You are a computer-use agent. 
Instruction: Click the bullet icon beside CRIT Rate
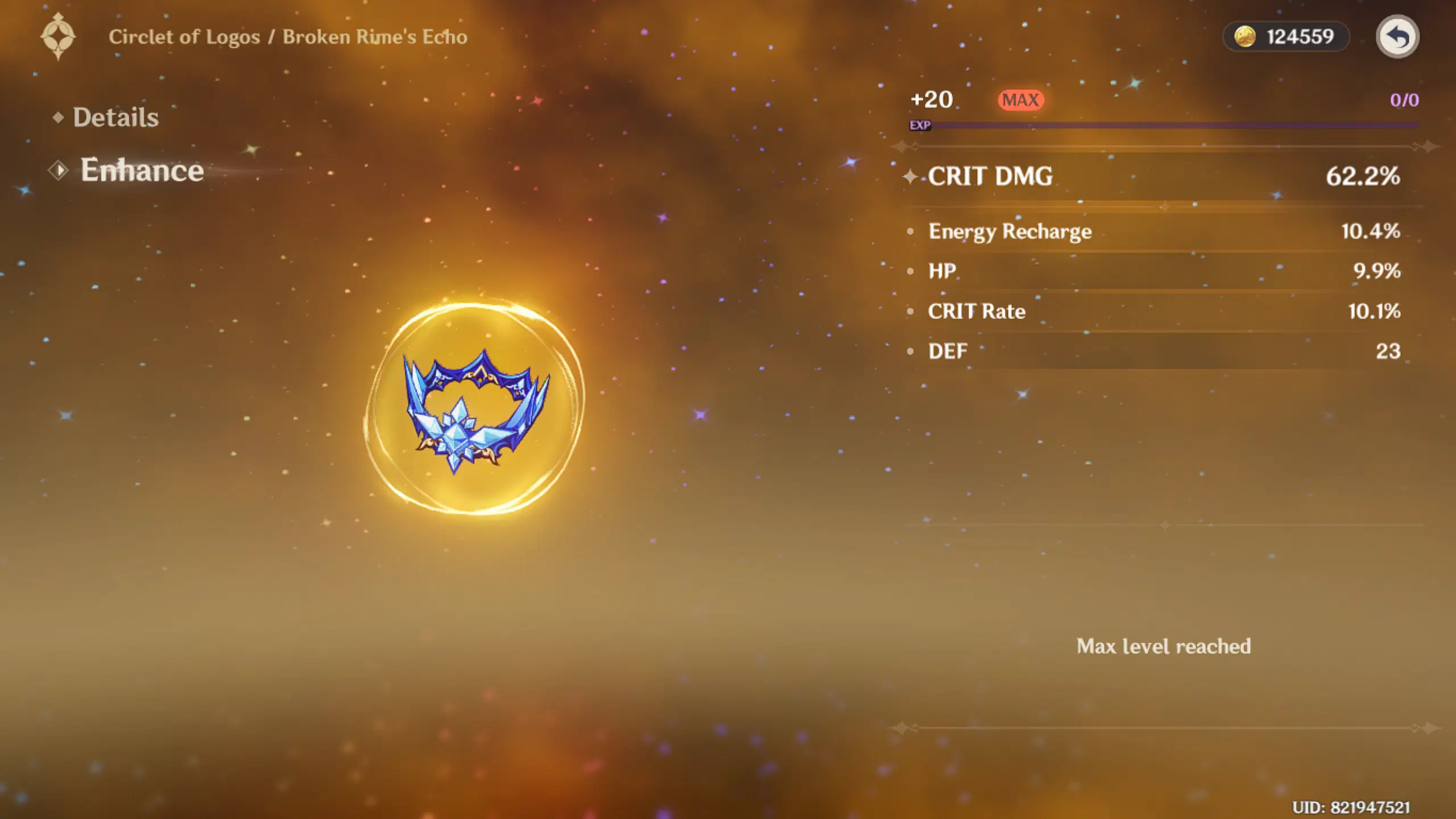click(x=911, y=310)
